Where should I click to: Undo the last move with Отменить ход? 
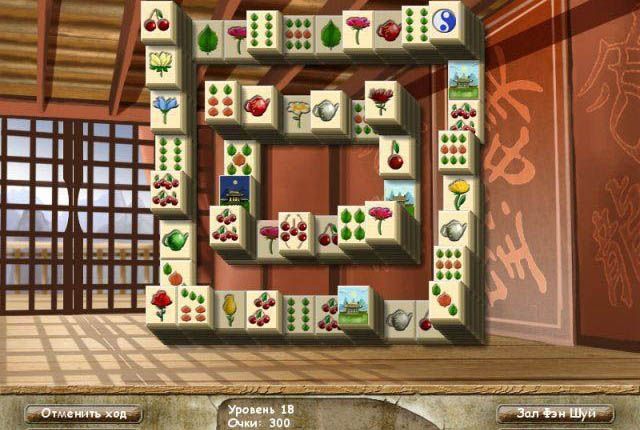click(x=84, y=413)
